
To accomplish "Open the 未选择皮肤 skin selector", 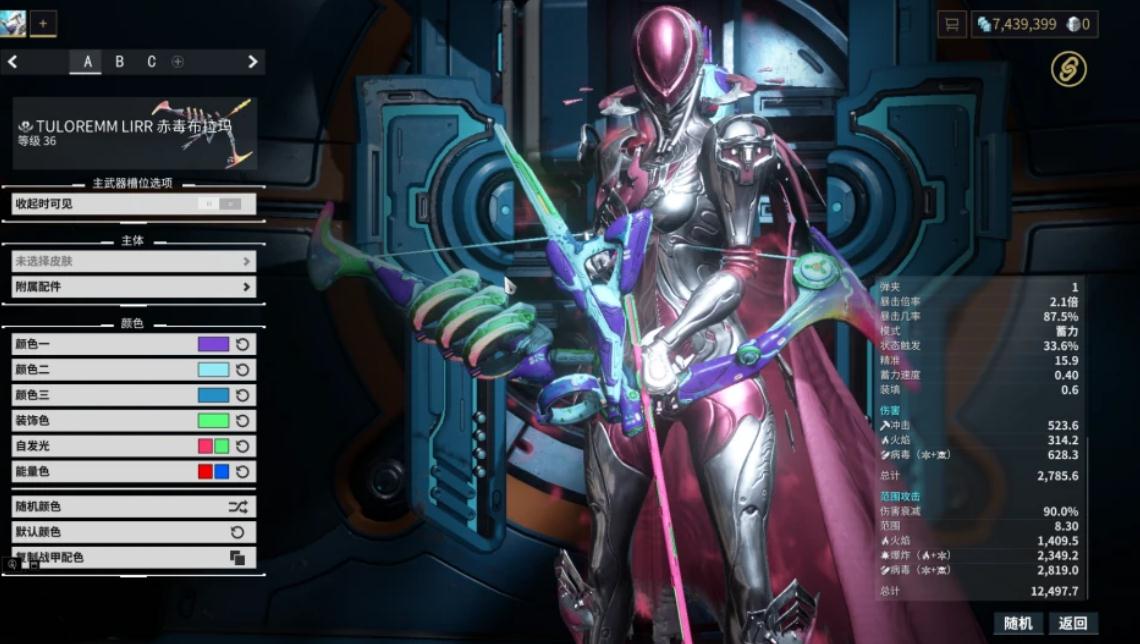I will (133, 262).
